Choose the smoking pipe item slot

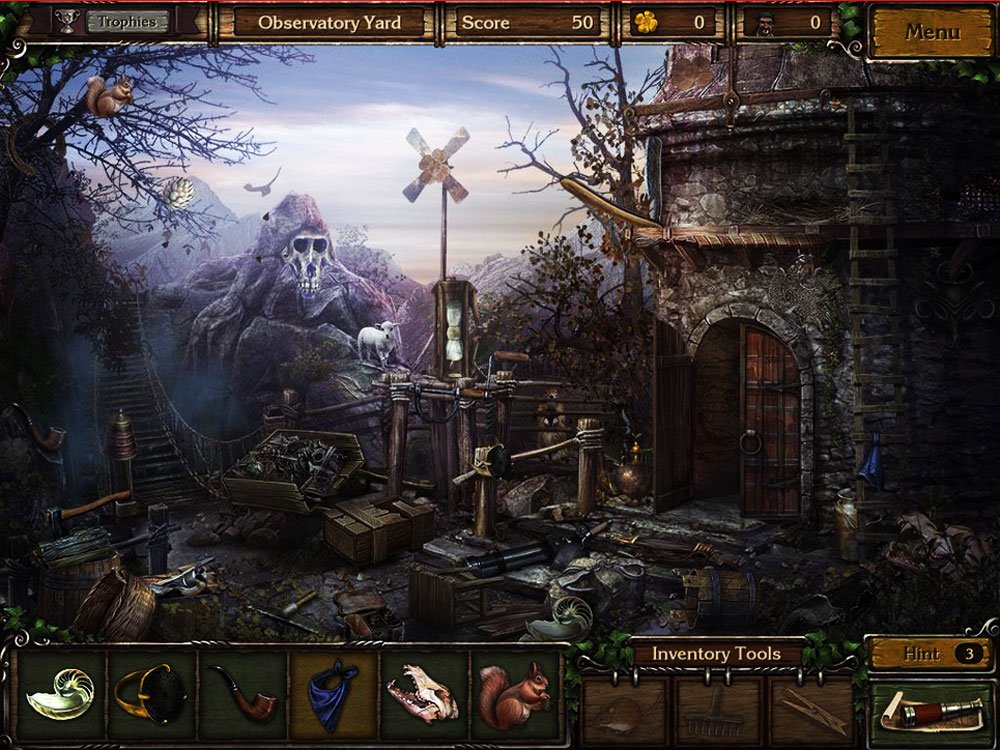point(243,694)
